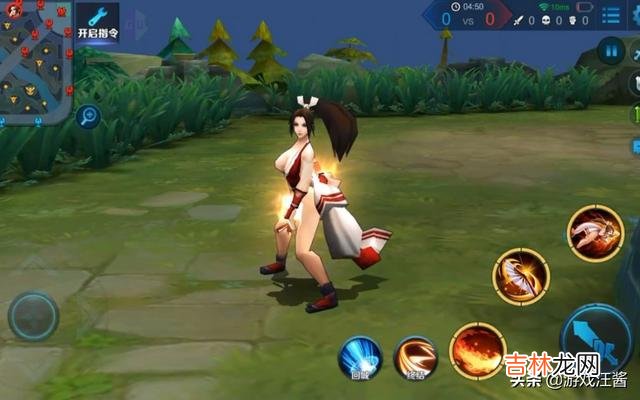
Task: Tap the basic attack button
Action: [x=598, y=338]
